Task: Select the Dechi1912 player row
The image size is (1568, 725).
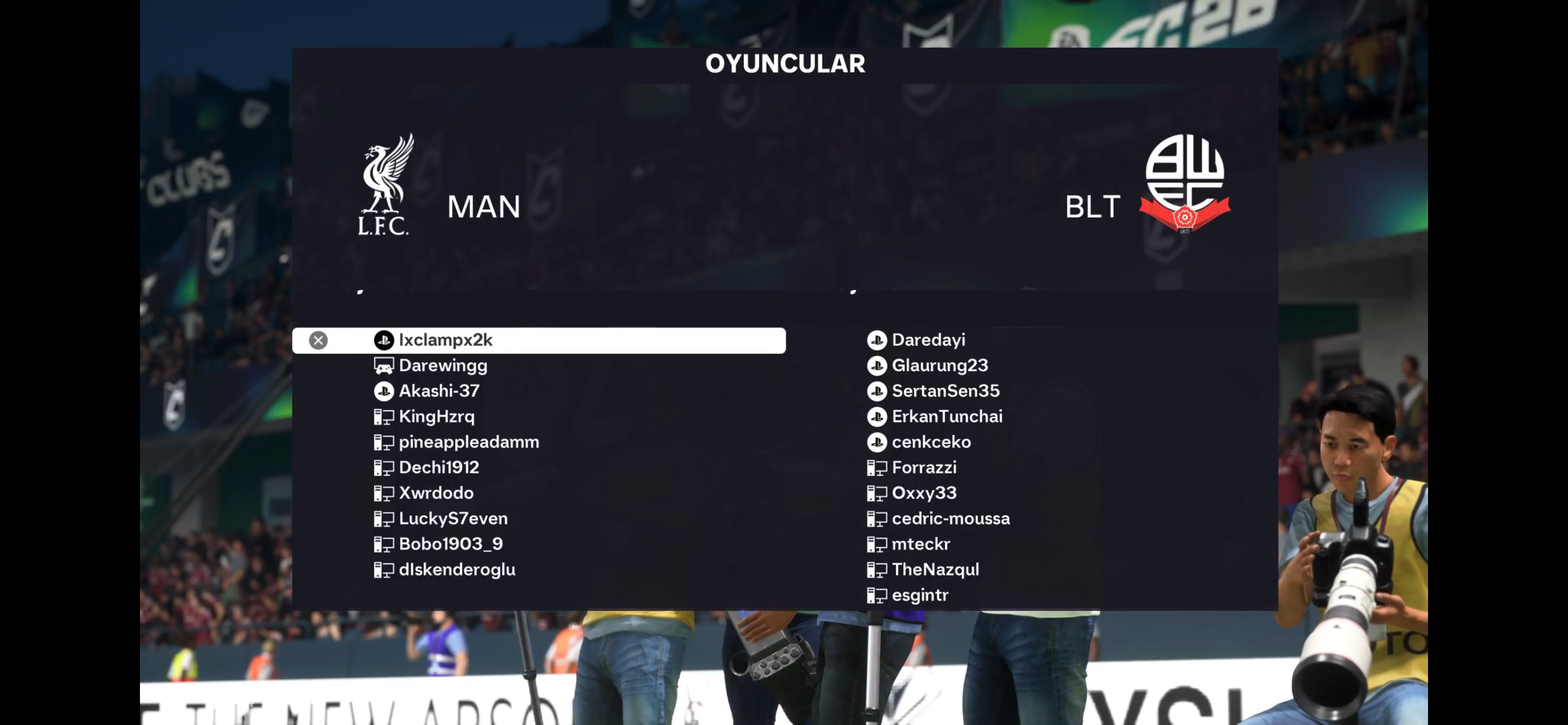Action: click(x=438, y=467)
